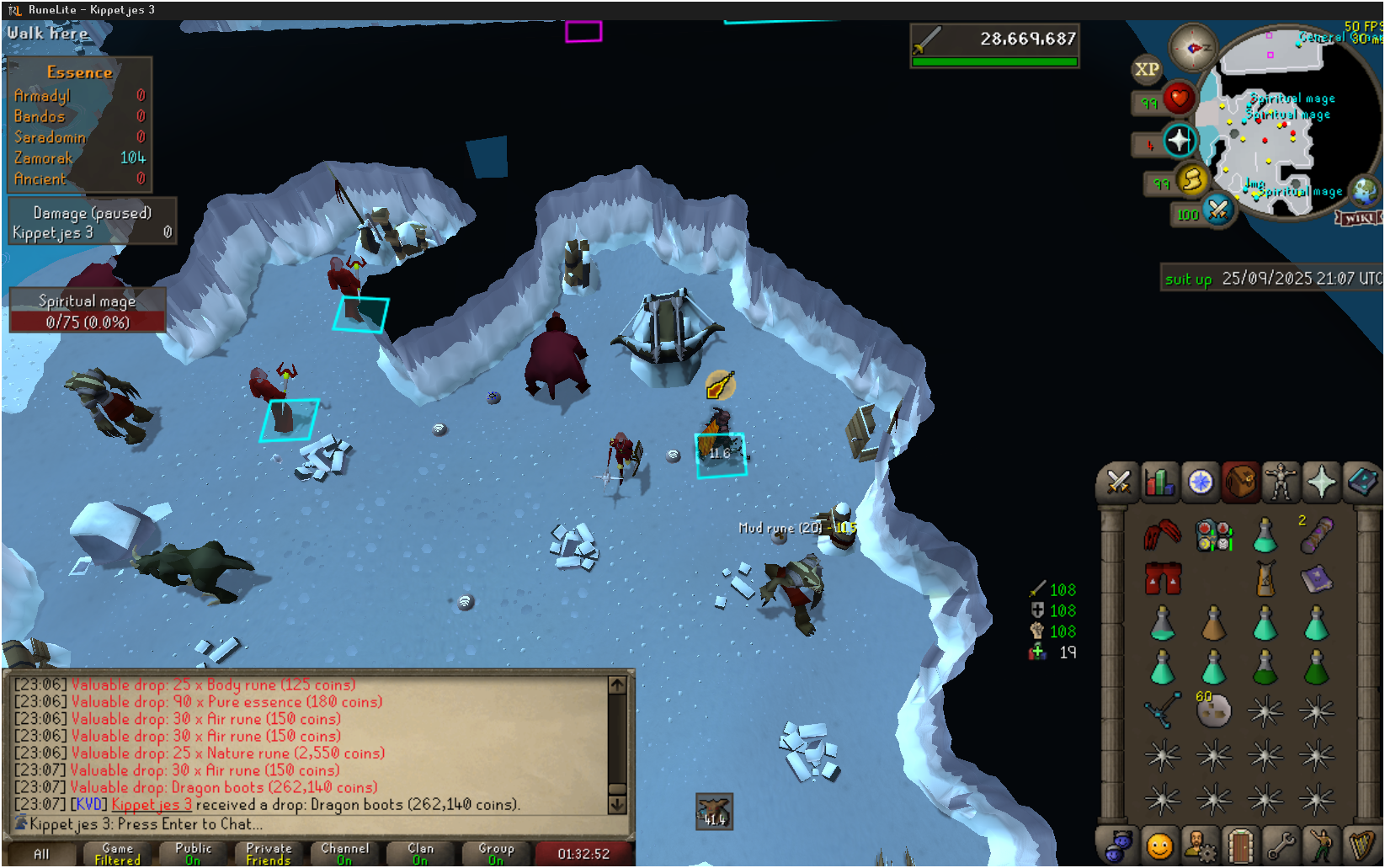Open the Quest List tab

[x=1200, y=482]
